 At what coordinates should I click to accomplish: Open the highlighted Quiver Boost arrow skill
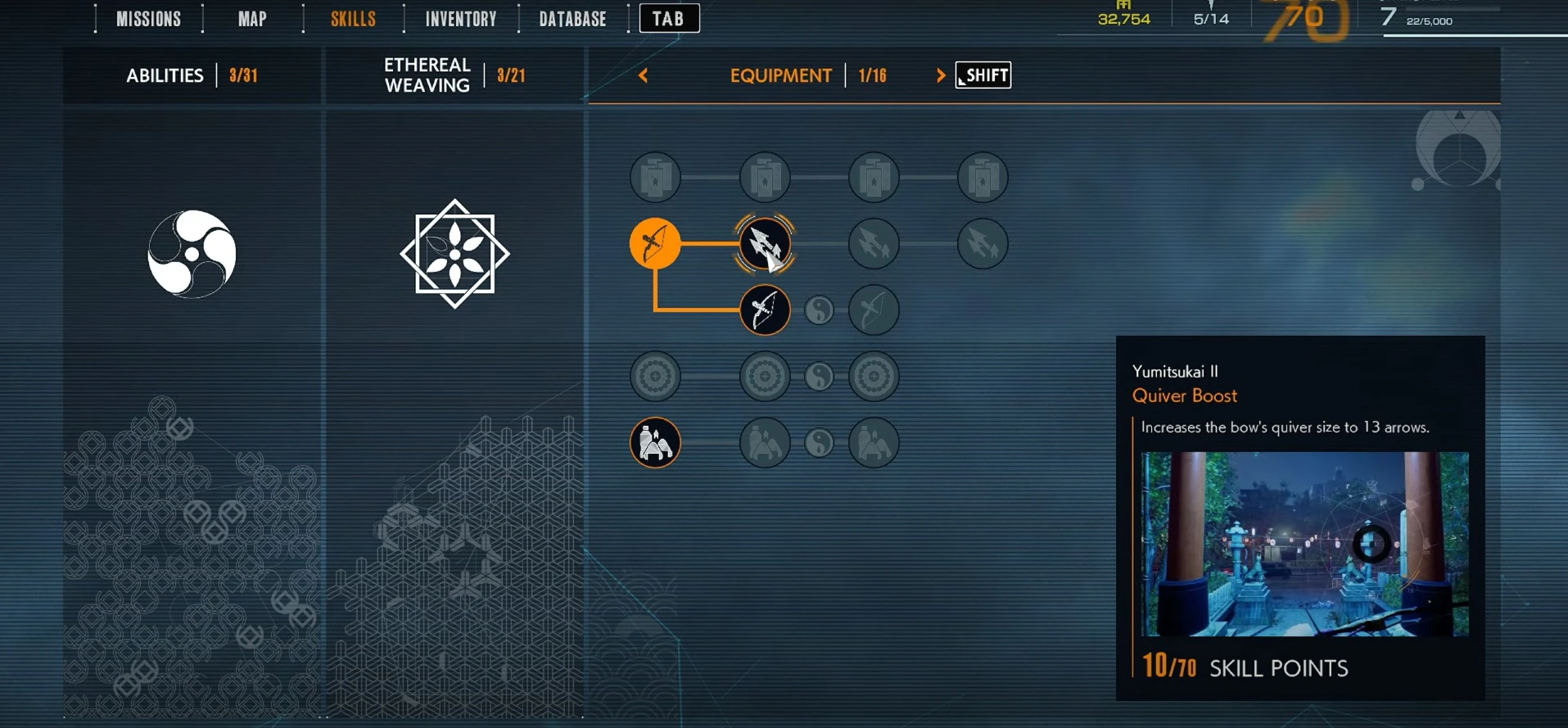click(764, 245)
